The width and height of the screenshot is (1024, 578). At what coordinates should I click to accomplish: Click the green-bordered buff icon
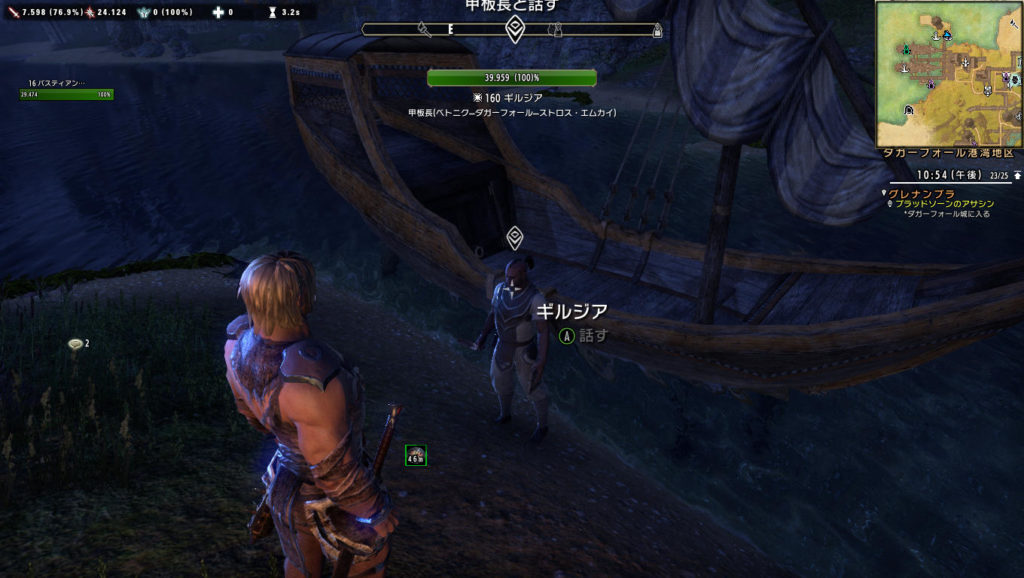tap(416, 456)
